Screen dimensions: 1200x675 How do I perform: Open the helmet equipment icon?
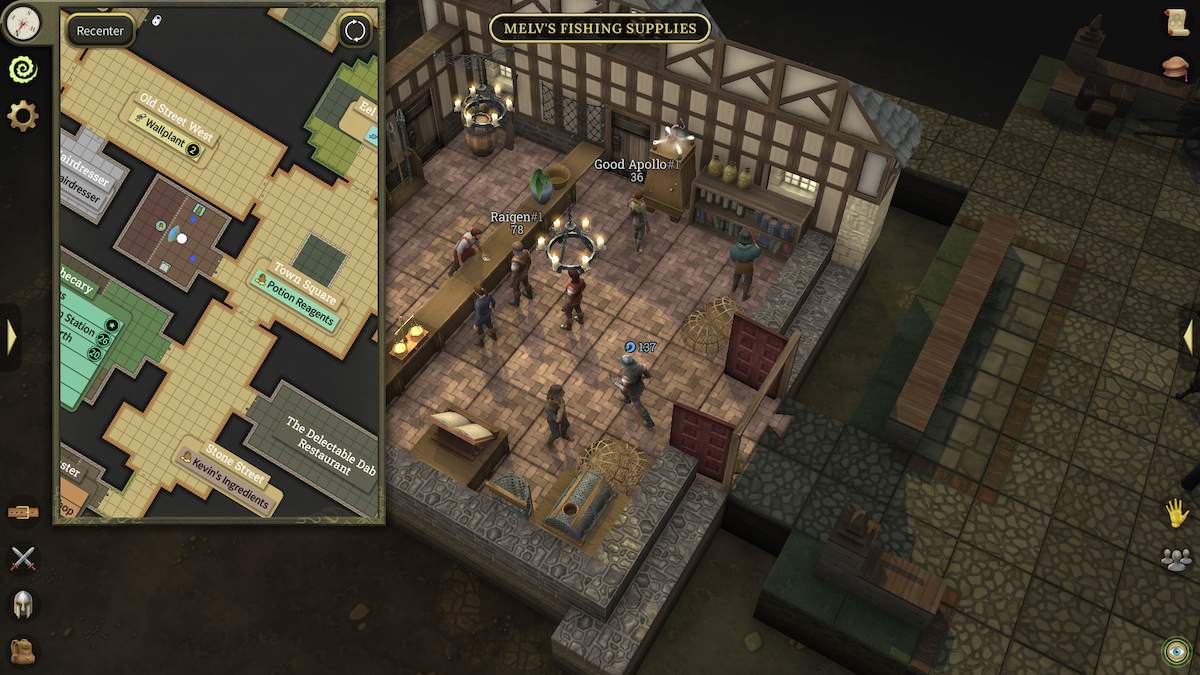tap(22, 605)
